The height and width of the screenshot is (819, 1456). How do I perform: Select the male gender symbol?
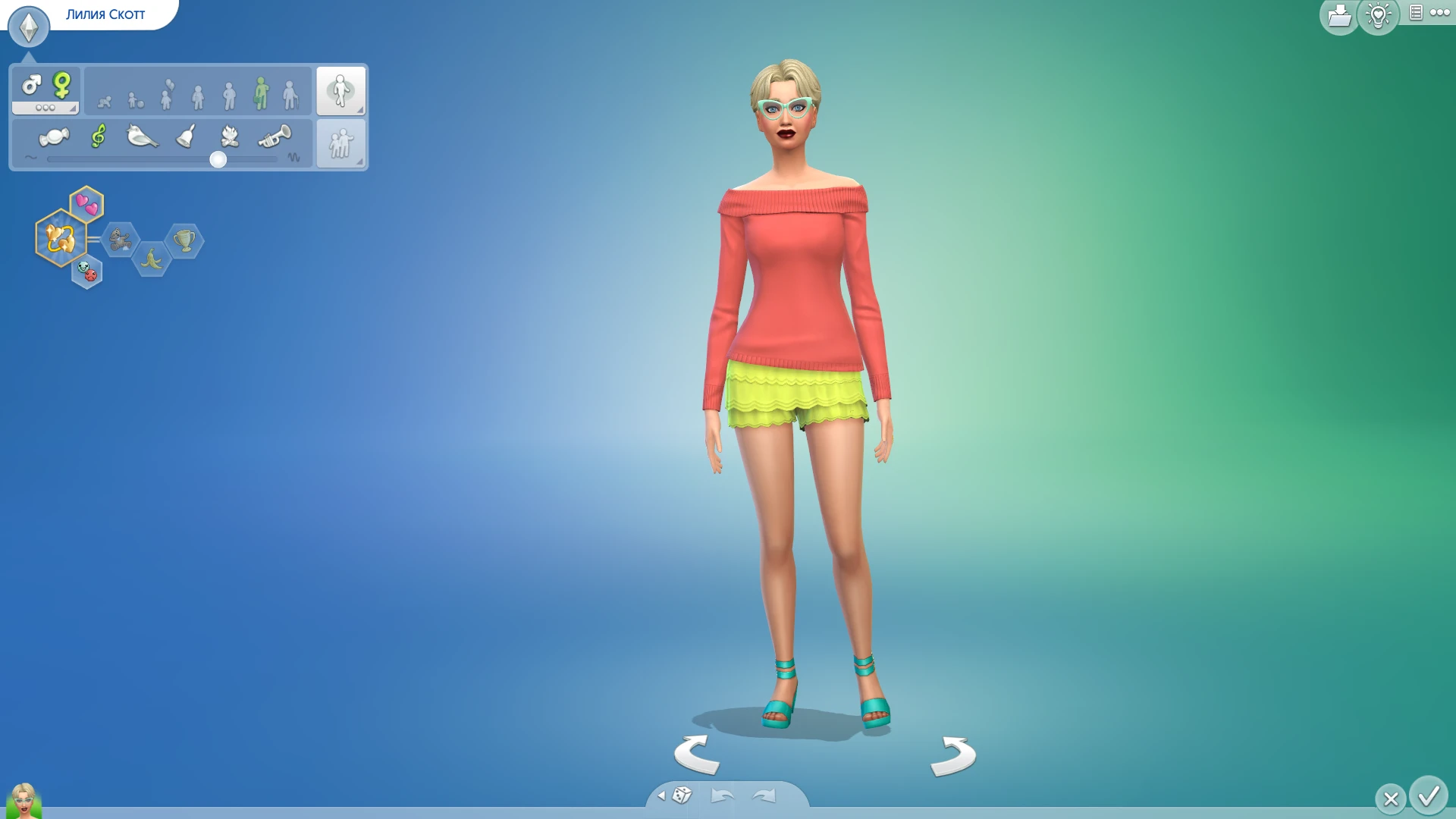(30, 86)
